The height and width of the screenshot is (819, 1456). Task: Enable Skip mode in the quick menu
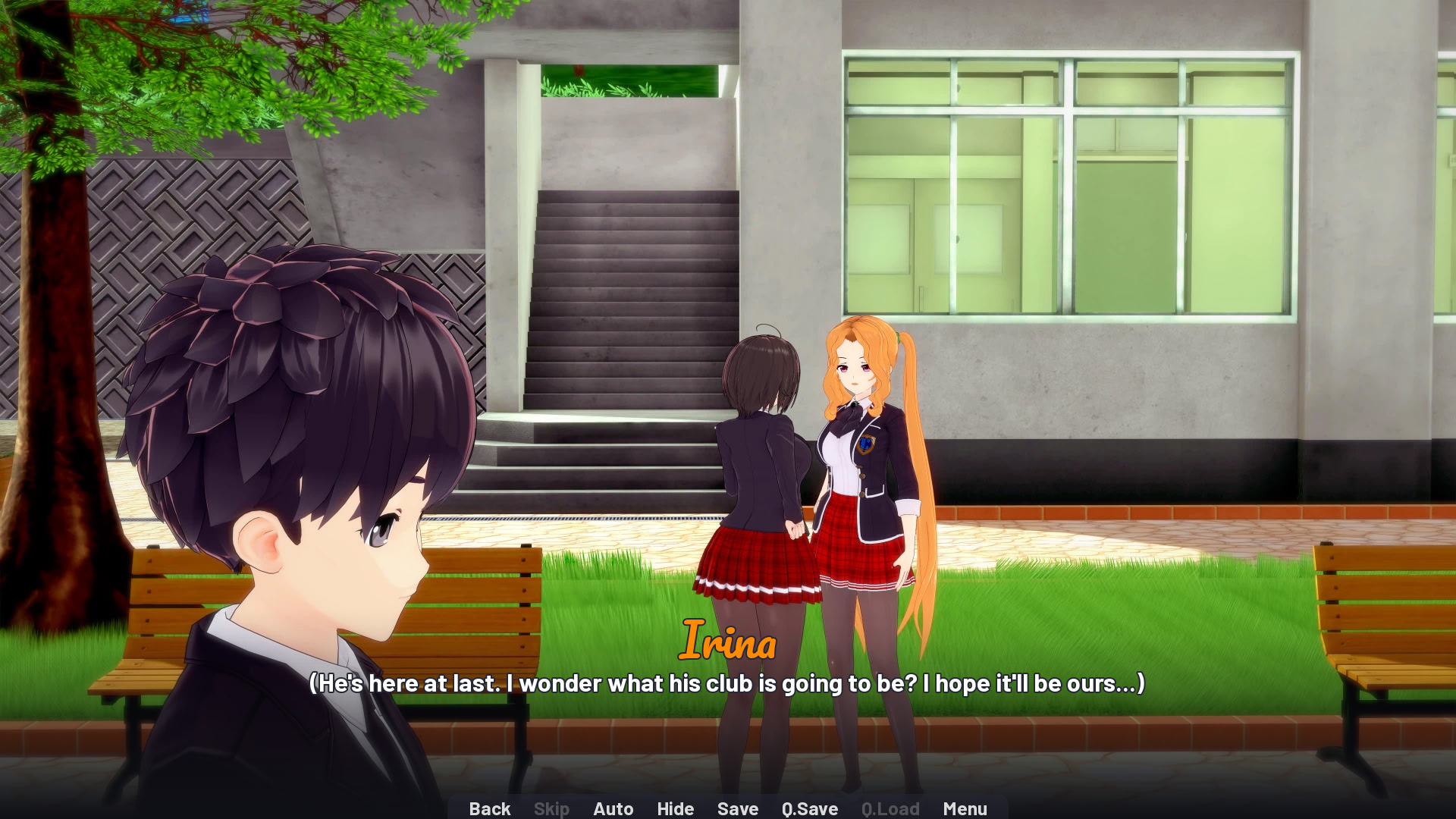551,808
